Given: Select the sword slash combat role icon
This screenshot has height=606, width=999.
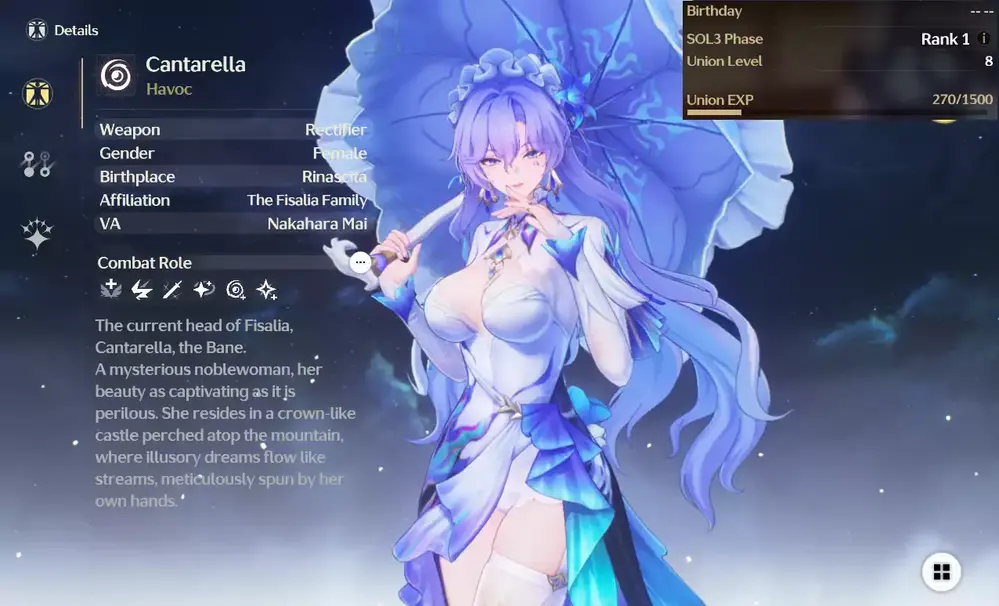Looking at the screenshot, I should point(173,290).
